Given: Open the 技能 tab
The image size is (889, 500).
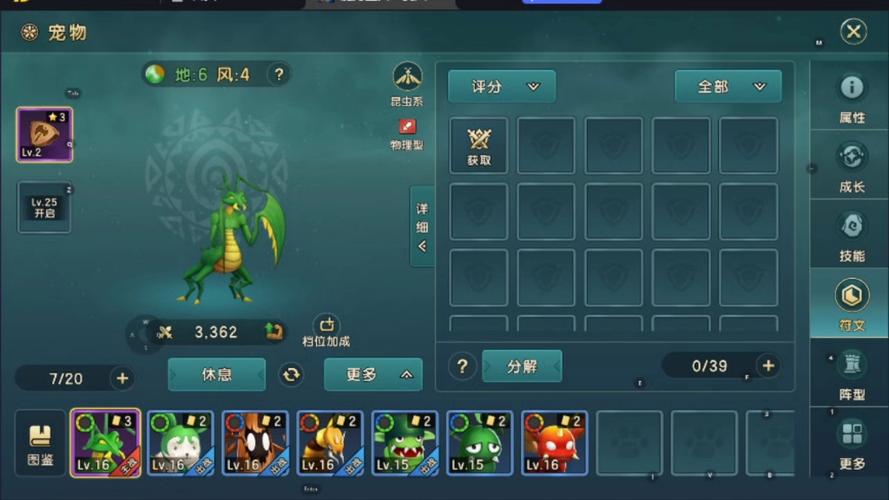Looking at the screenshot, I should (x=851, y=235).
